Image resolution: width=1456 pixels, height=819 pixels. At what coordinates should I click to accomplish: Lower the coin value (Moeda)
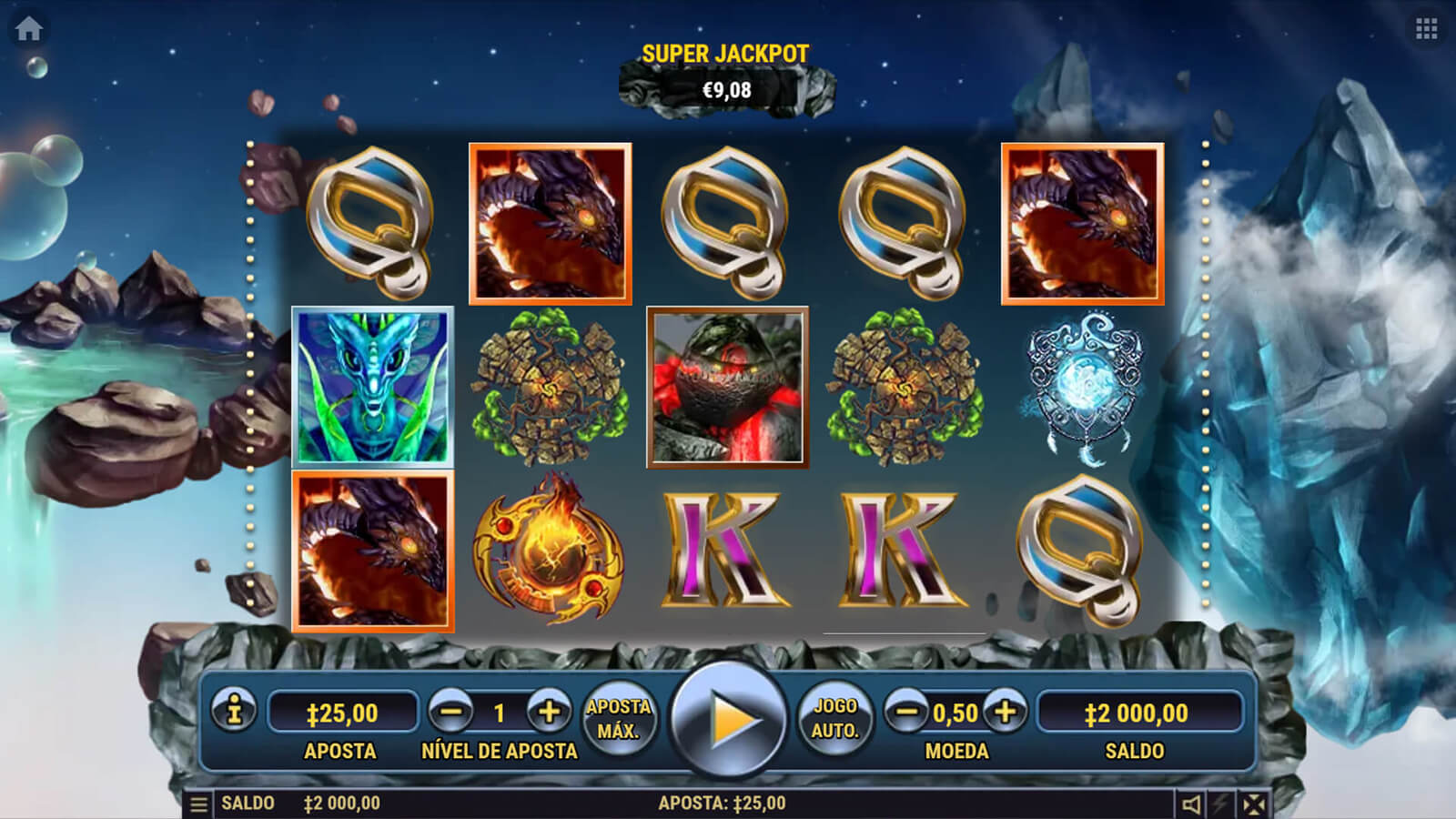[906, 712]
